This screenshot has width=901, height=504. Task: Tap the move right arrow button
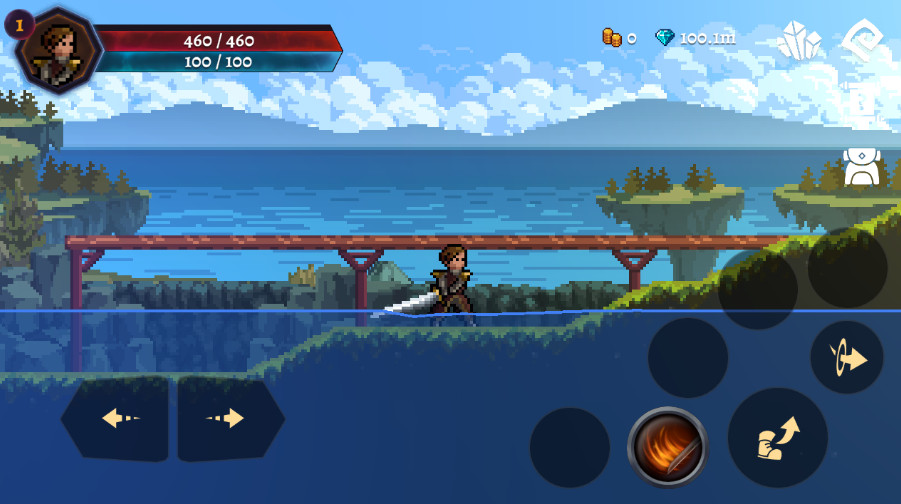tap(230, 419)
